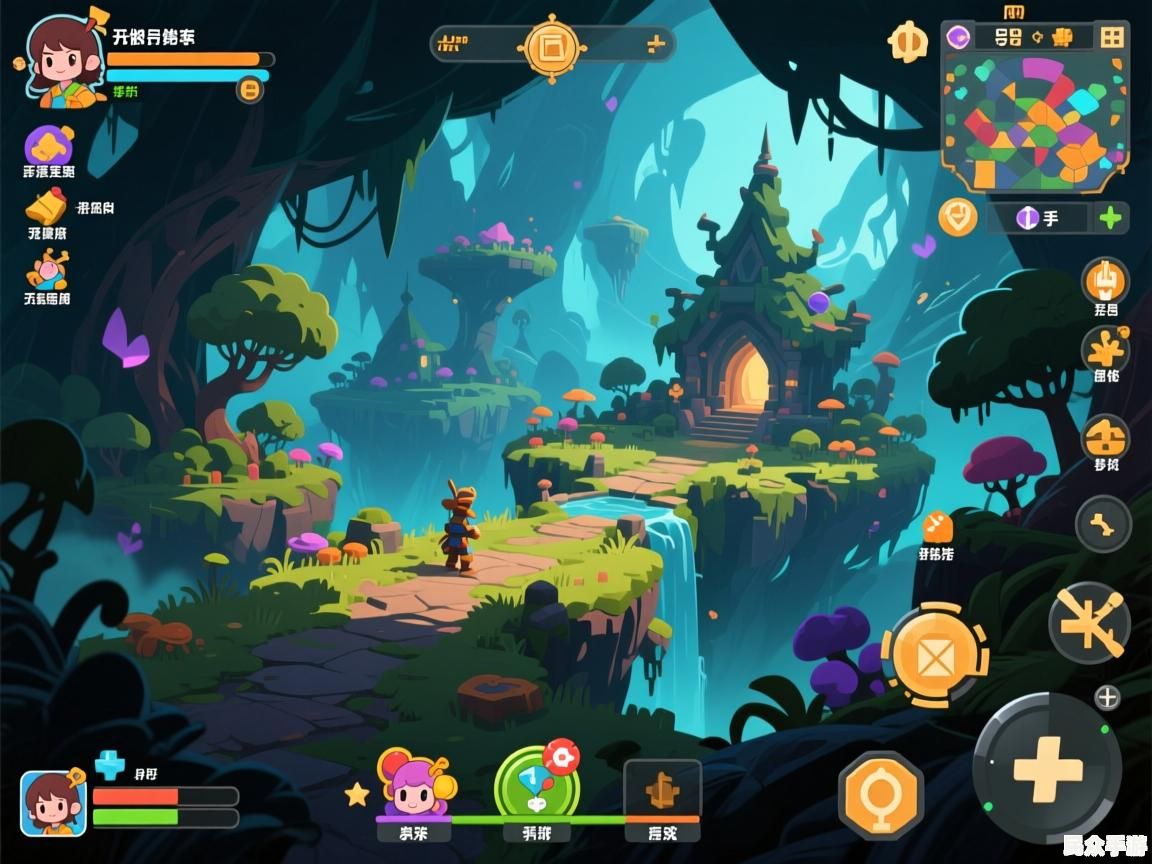Open the orange shield icon
This screenshot has width=1152, height=864.
pos(958,216)
